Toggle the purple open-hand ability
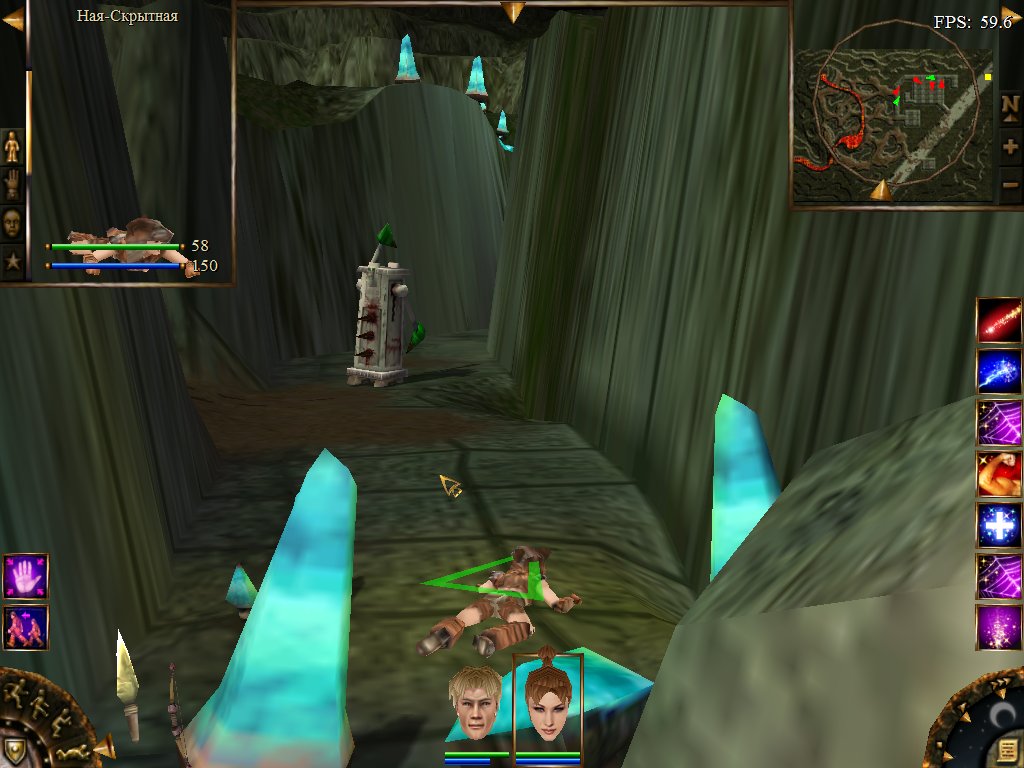1024x768 pixels. click(x=25, y=577)
